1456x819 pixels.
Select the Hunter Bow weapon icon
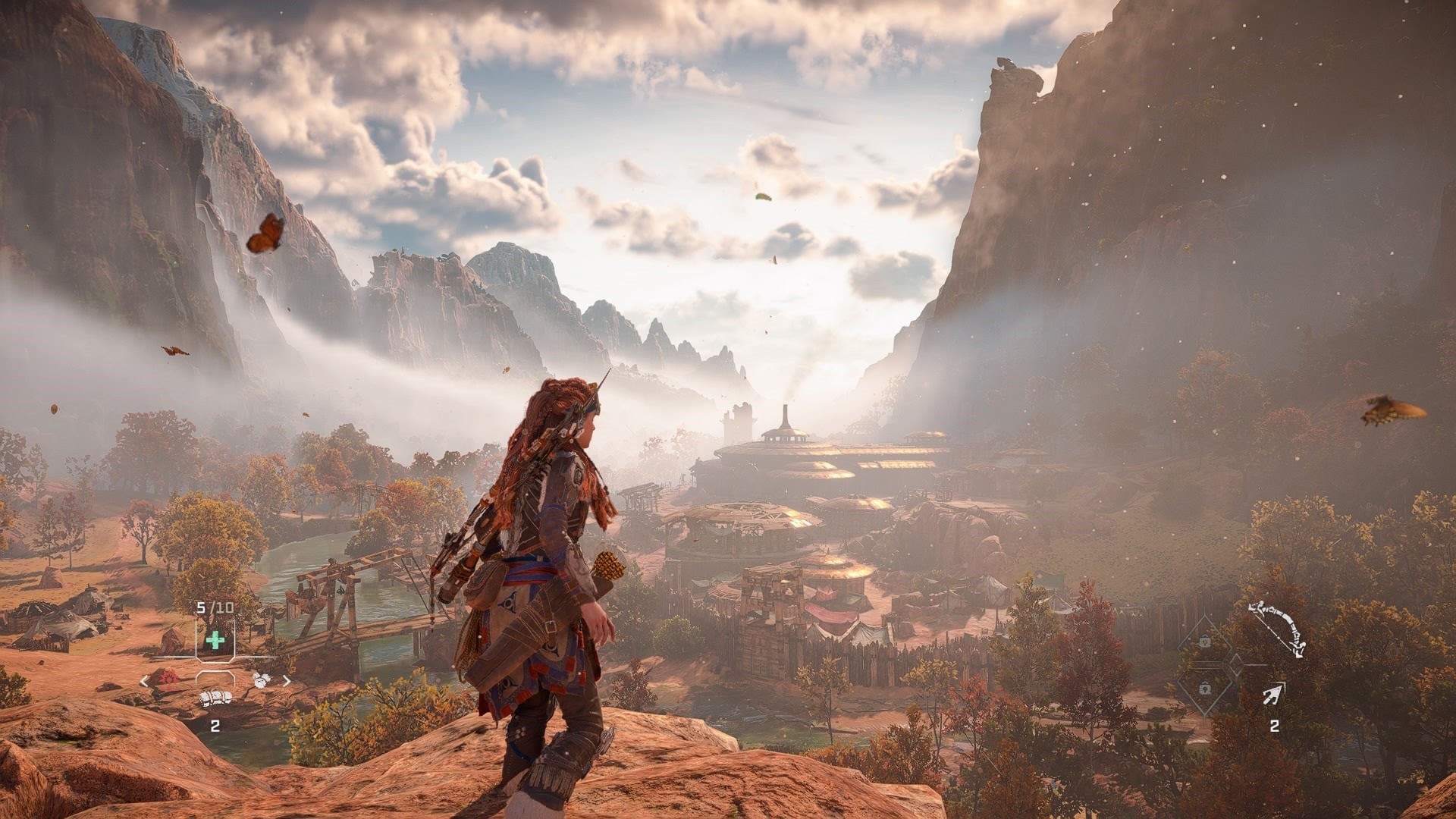(x=1277, y=625)
